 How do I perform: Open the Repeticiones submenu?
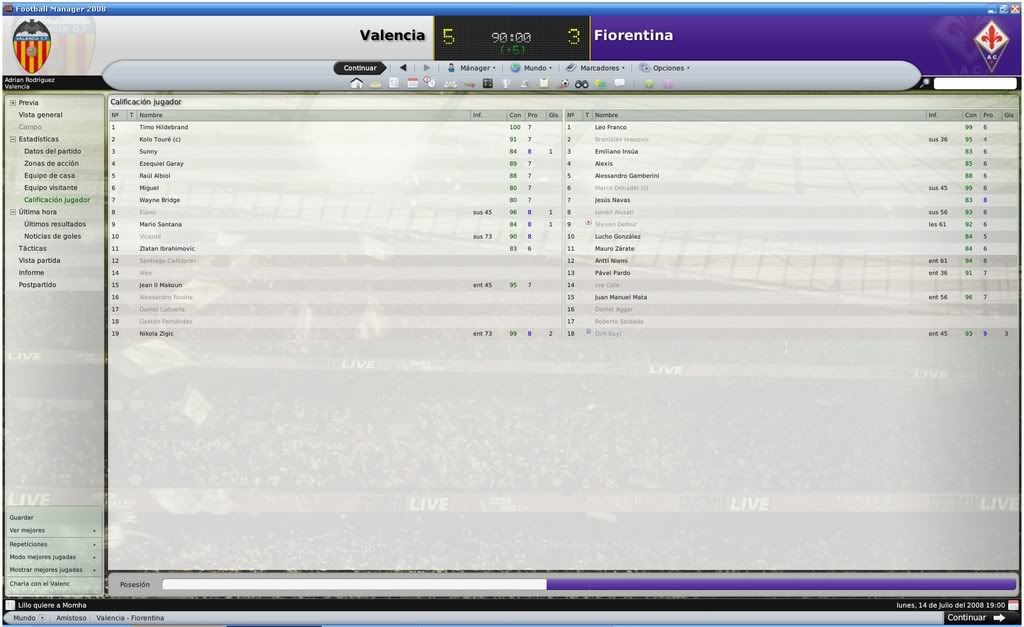click(28, 544)
